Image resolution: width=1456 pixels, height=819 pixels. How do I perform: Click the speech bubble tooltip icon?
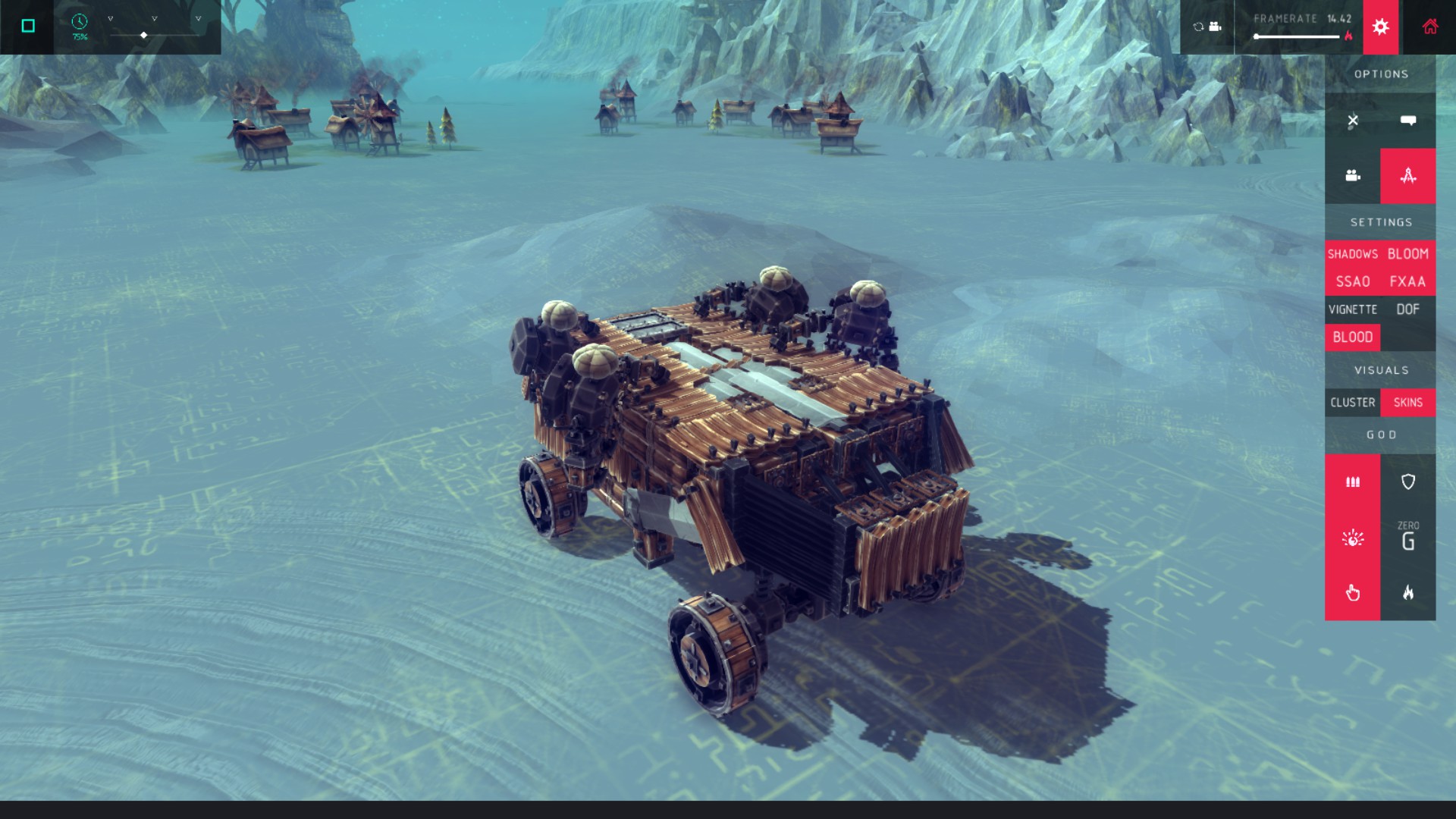[1408, 121]
